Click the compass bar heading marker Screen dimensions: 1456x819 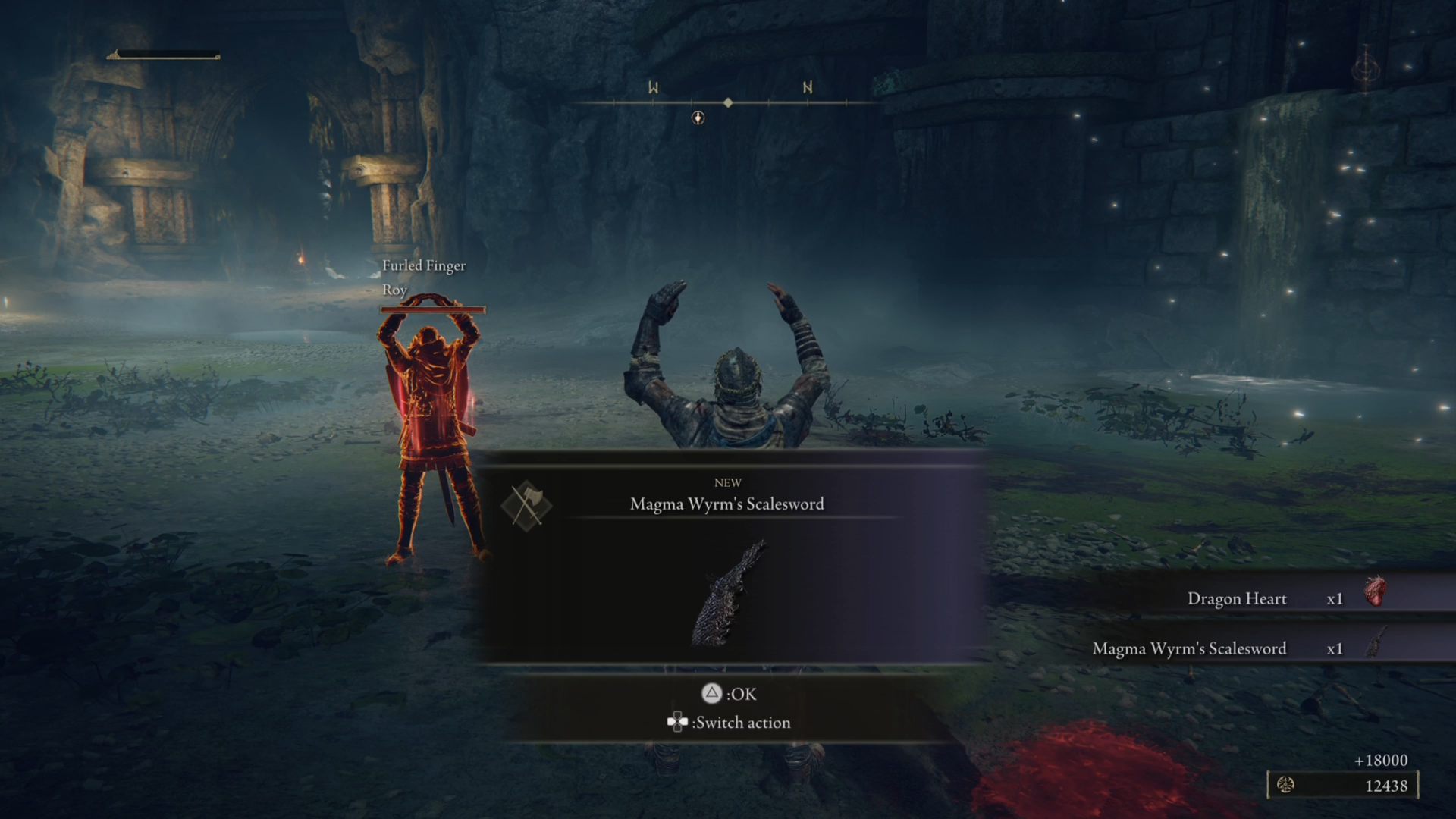coord(728,102)
